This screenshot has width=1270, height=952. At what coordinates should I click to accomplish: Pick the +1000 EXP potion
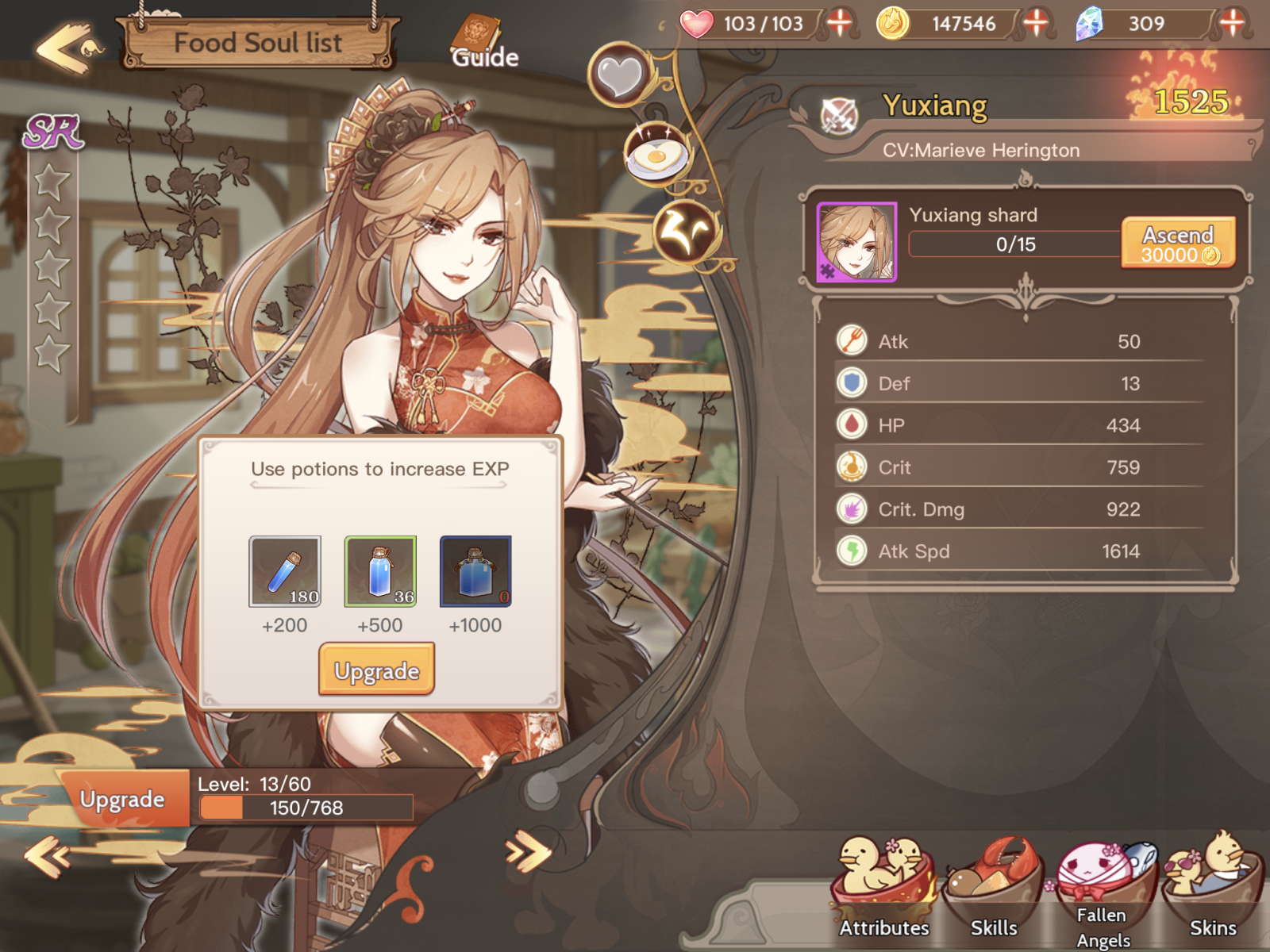(x=475, y=571)
